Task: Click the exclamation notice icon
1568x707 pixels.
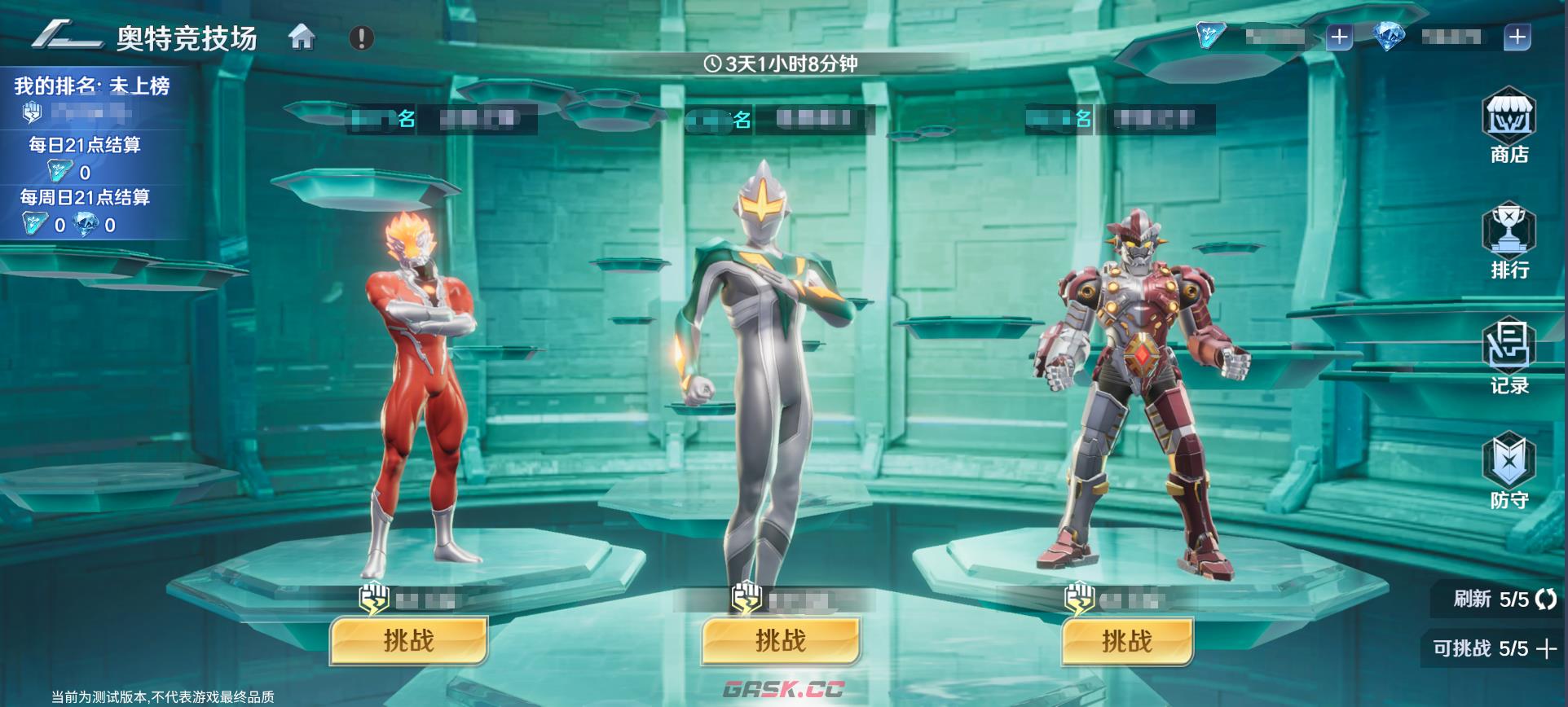Action: [359, 36]
